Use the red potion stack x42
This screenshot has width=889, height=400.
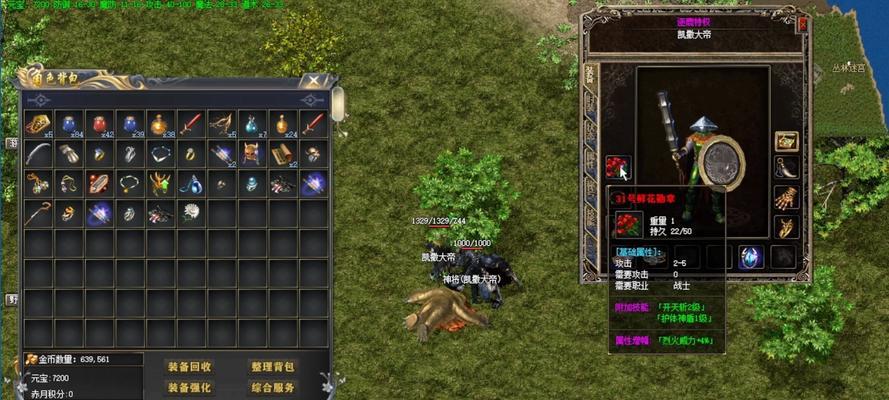[100, 123]
